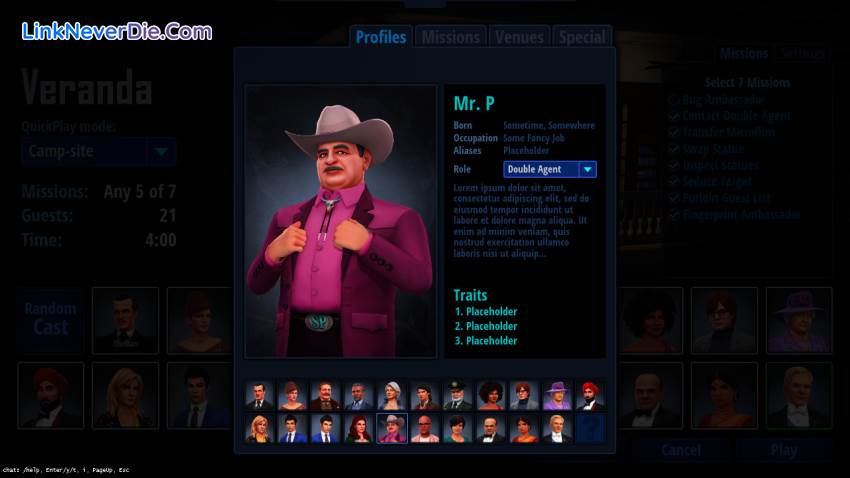Screen dimensions: 850x478
Task: Select the red-haired woman in green portrait
Action: click(358, 429)
